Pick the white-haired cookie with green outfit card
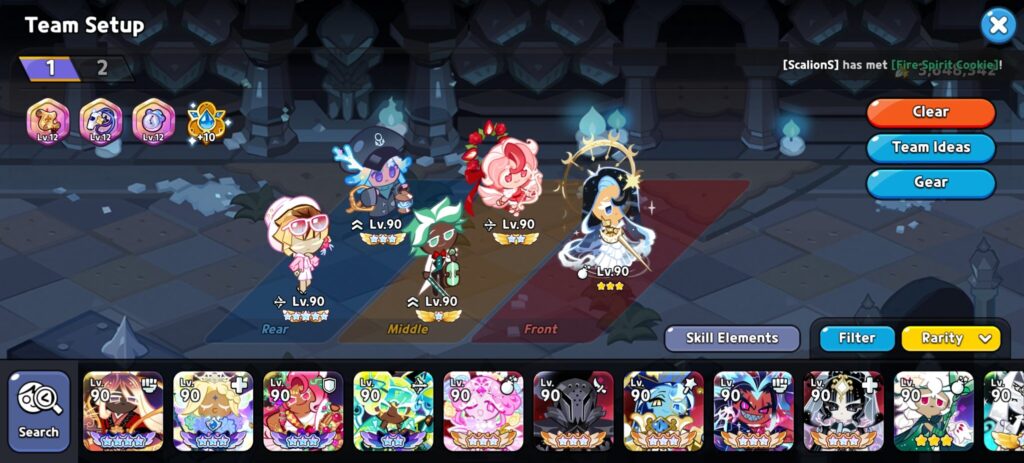 [933, 411]
